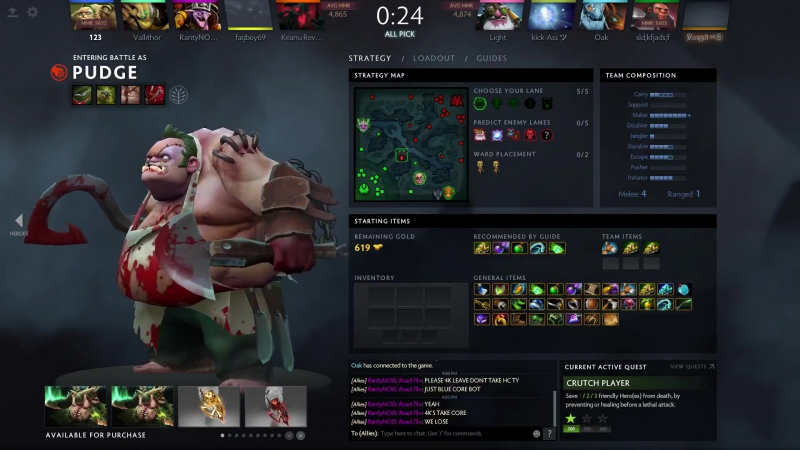Image resolution: width=800 pixels, height=450 pixels.
Task: Go back to Heroes with left arrow
Action: tap(18, 221)
